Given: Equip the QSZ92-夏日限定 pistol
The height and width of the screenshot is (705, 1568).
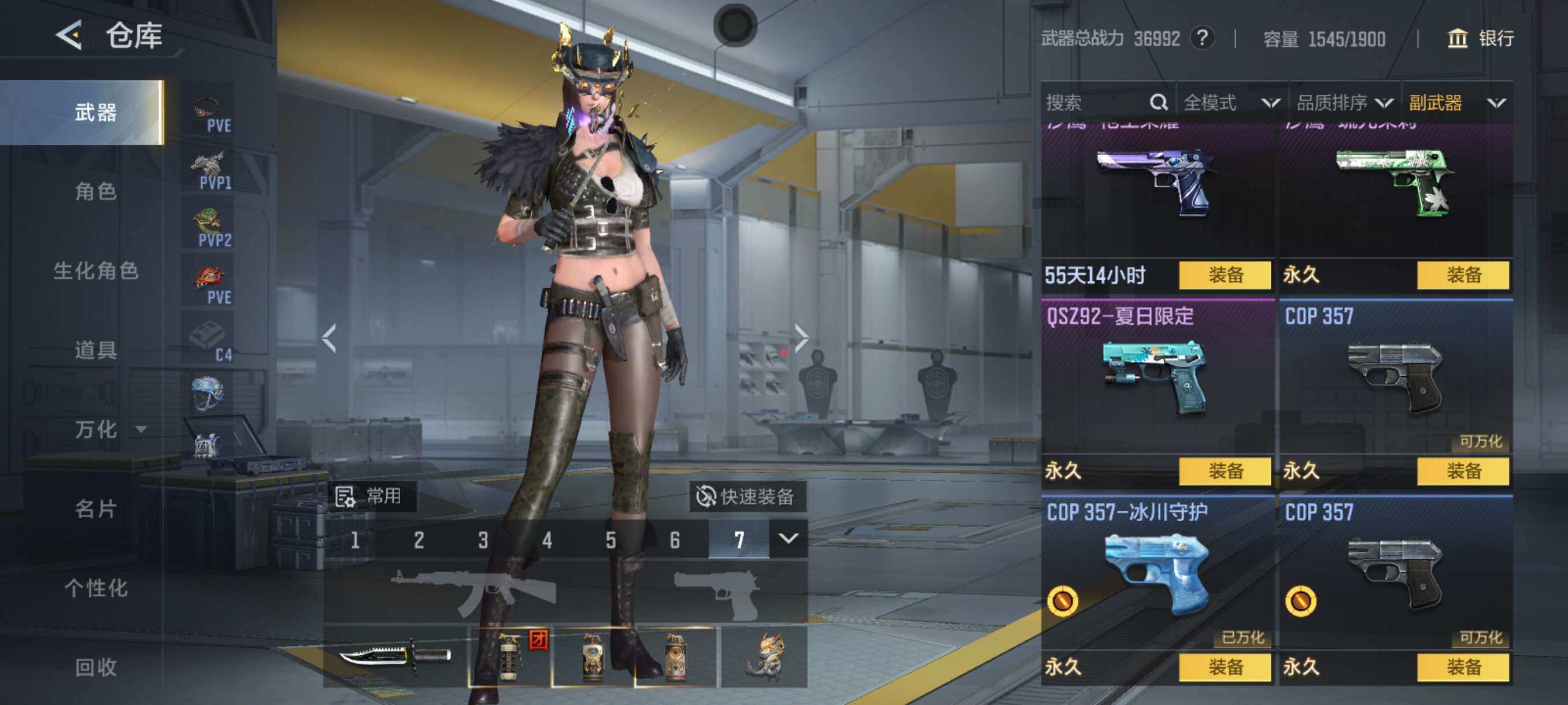Looking at the screenshot, I should [x=1225, y=471].
